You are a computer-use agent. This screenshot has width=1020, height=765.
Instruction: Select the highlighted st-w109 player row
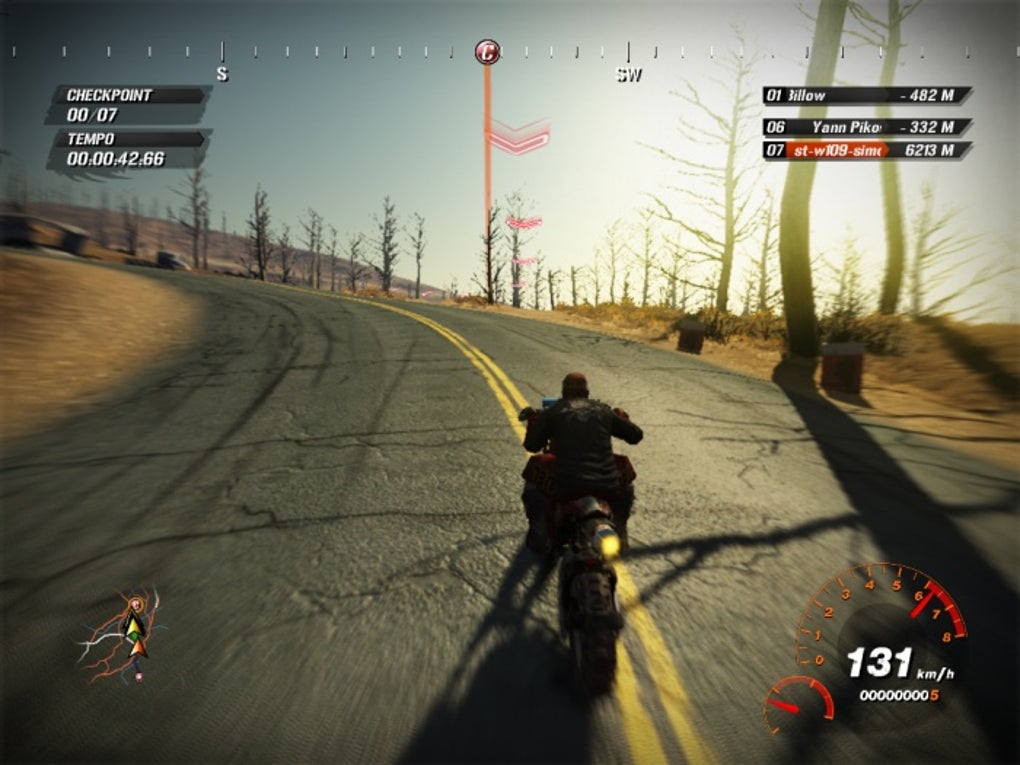point(866,150)
